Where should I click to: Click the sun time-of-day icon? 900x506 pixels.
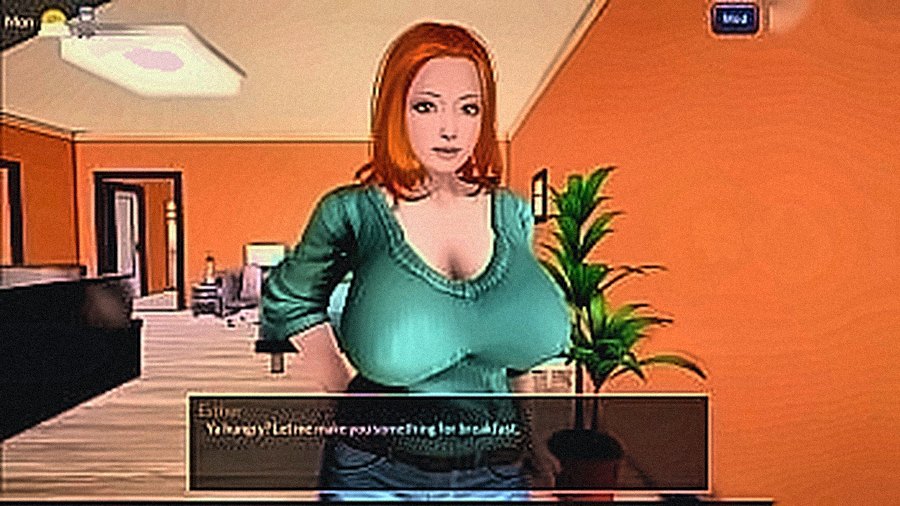click(53, 17)
